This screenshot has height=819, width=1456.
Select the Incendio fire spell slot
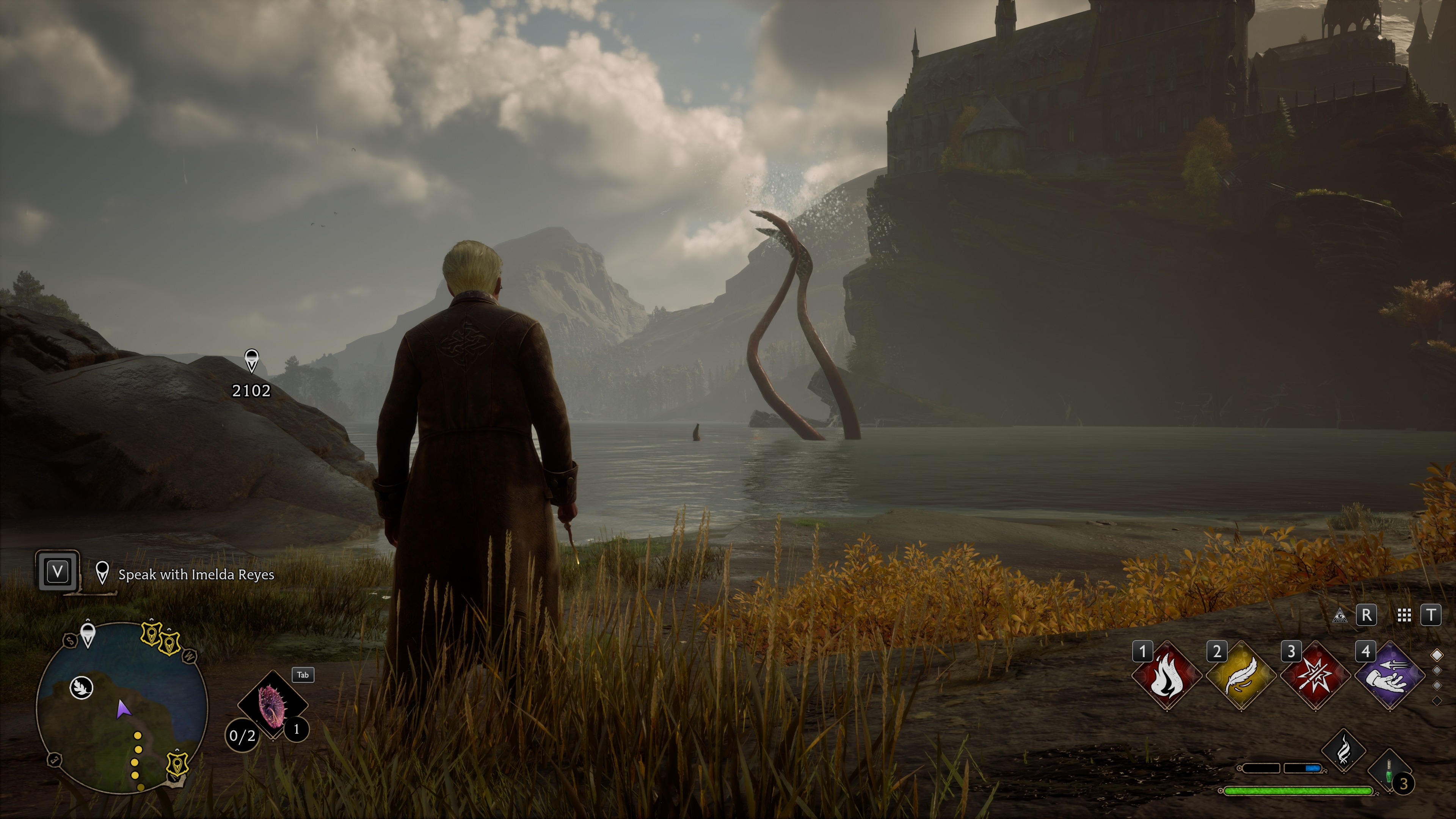1166,676
